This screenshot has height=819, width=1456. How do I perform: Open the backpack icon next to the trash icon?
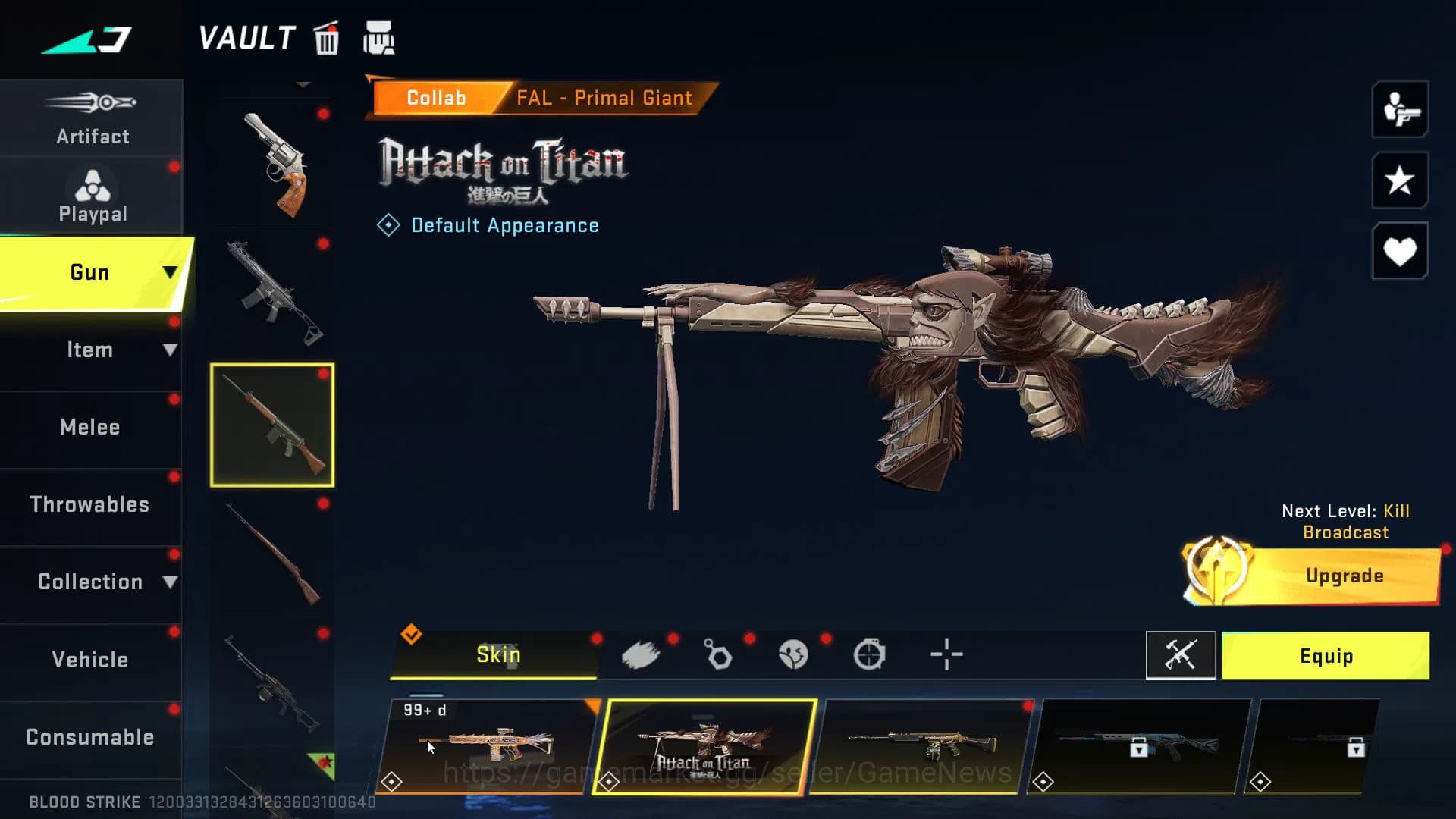tap(381, 38)
